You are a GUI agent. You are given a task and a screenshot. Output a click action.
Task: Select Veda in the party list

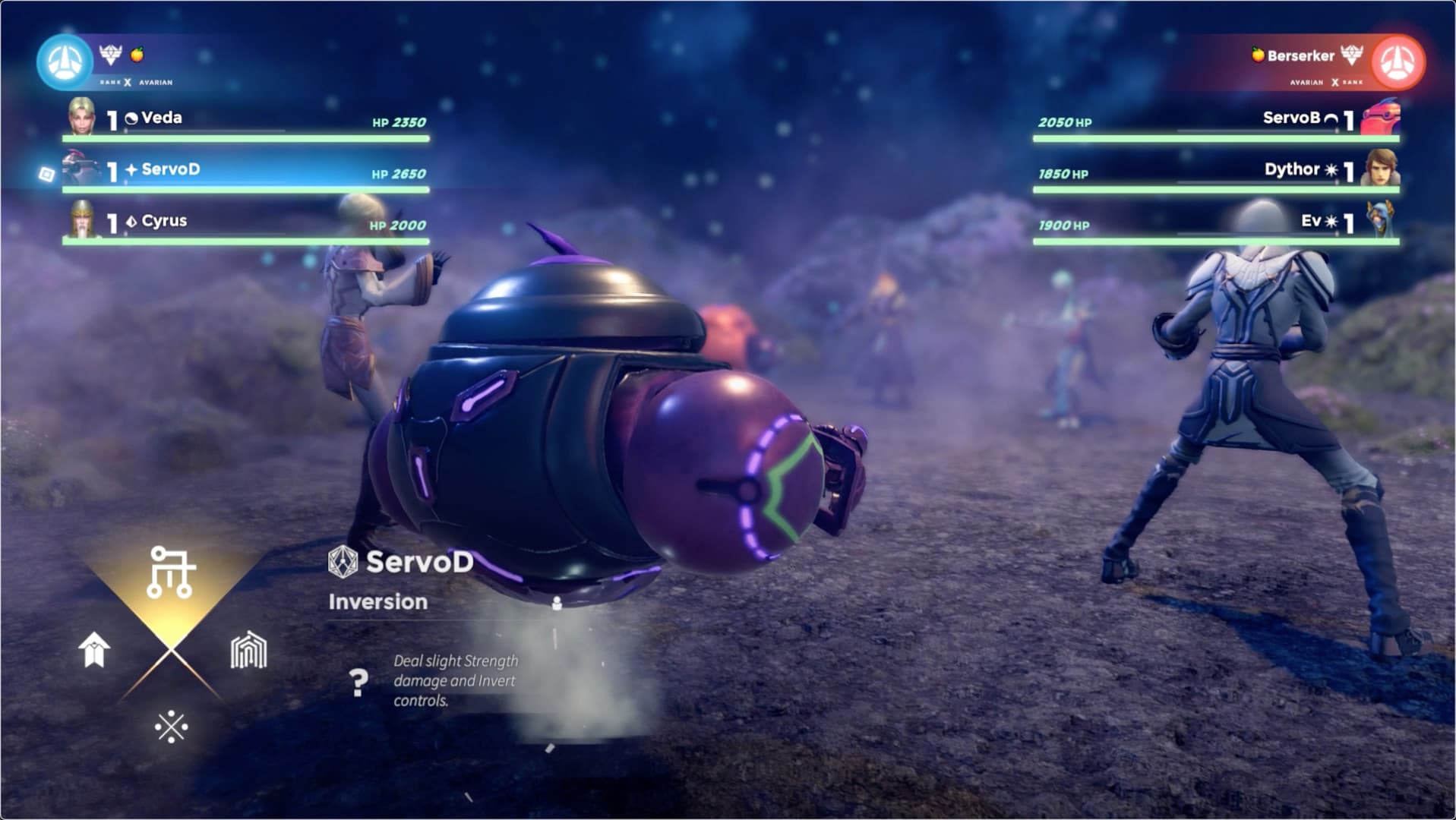(161, 118)
